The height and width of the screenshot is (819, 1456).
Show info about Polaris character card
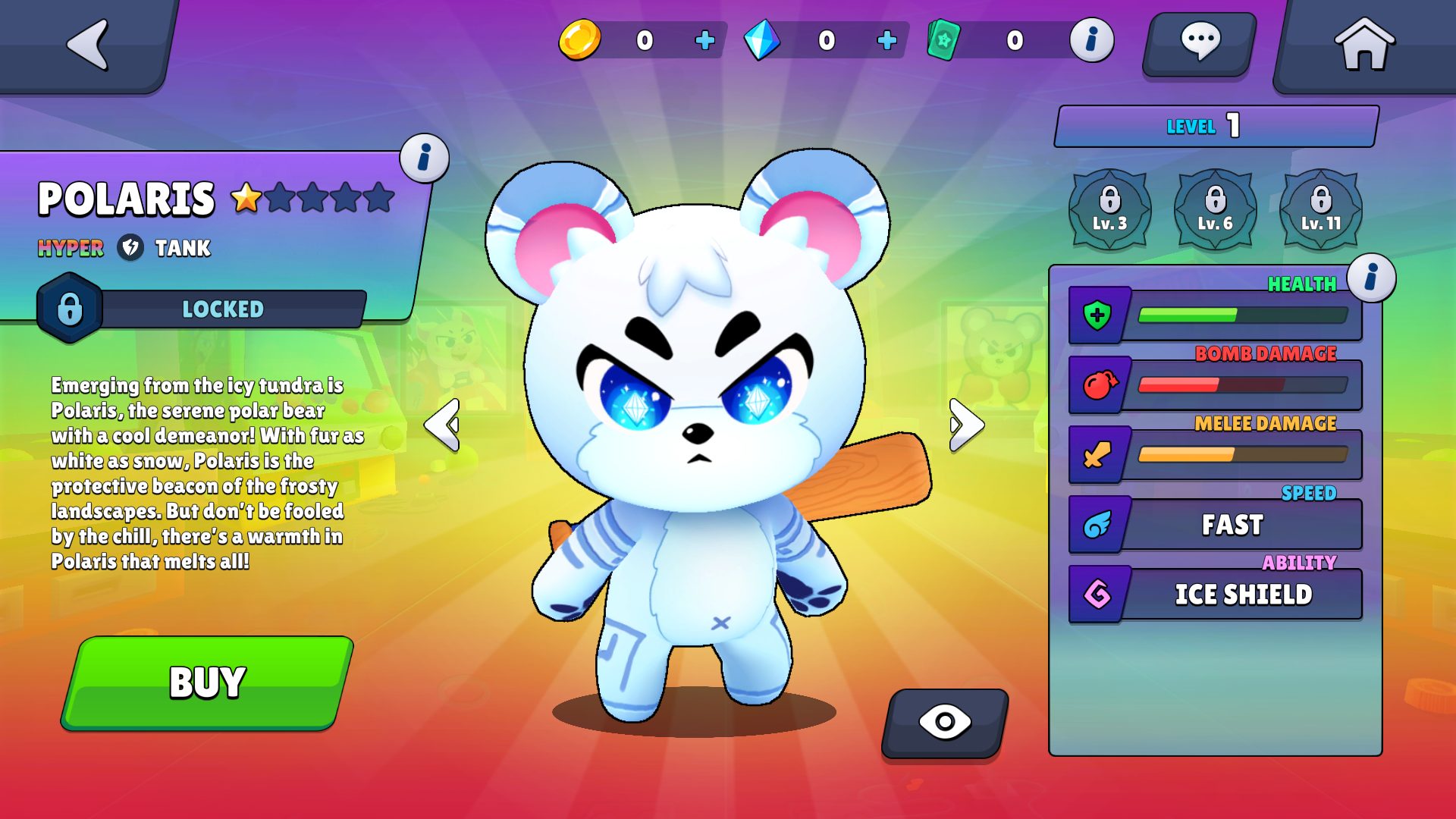pos(424,158)
